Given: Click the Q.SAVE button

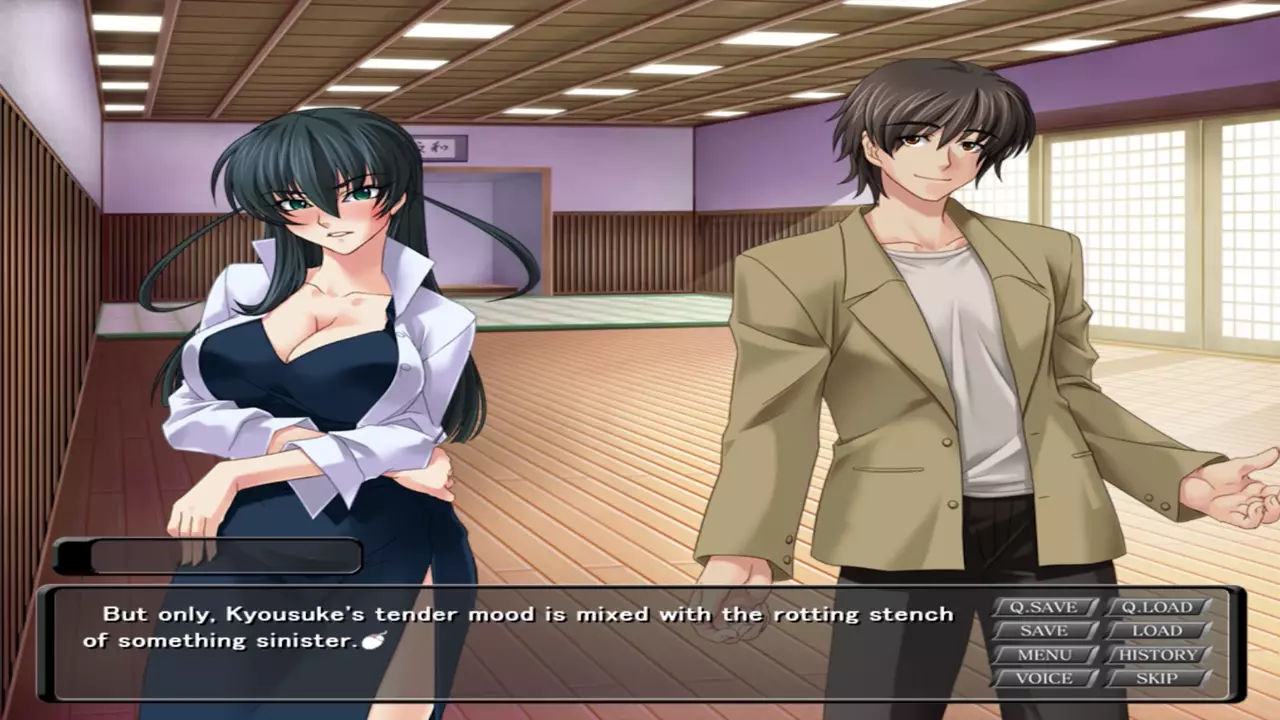Looking at the screenshot, I should (x=1043, y=607).
